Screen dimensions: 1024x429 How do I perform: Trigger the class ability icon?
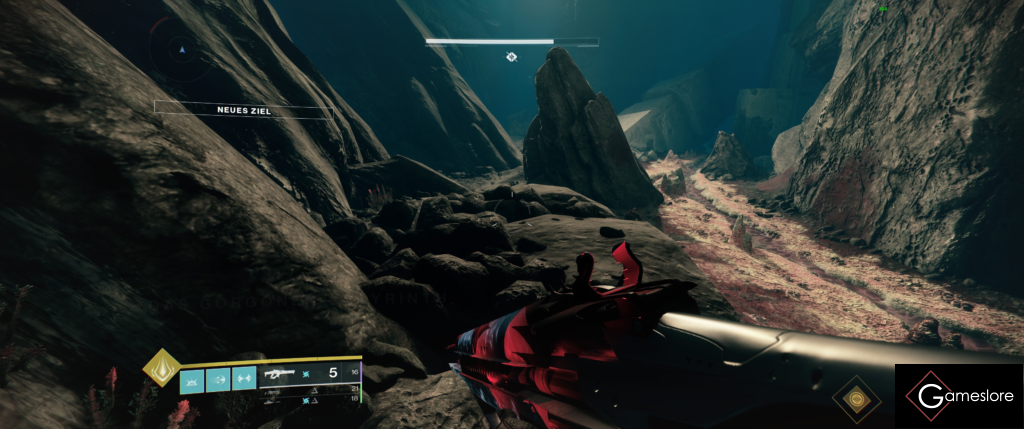click(x=243, y=379)
